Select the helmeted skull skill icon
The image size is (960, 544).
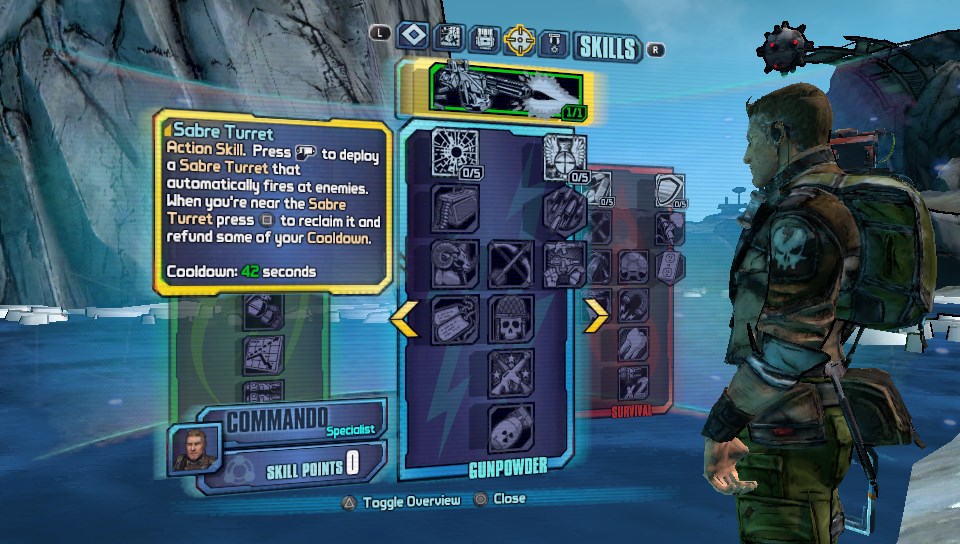coord(511,319)
